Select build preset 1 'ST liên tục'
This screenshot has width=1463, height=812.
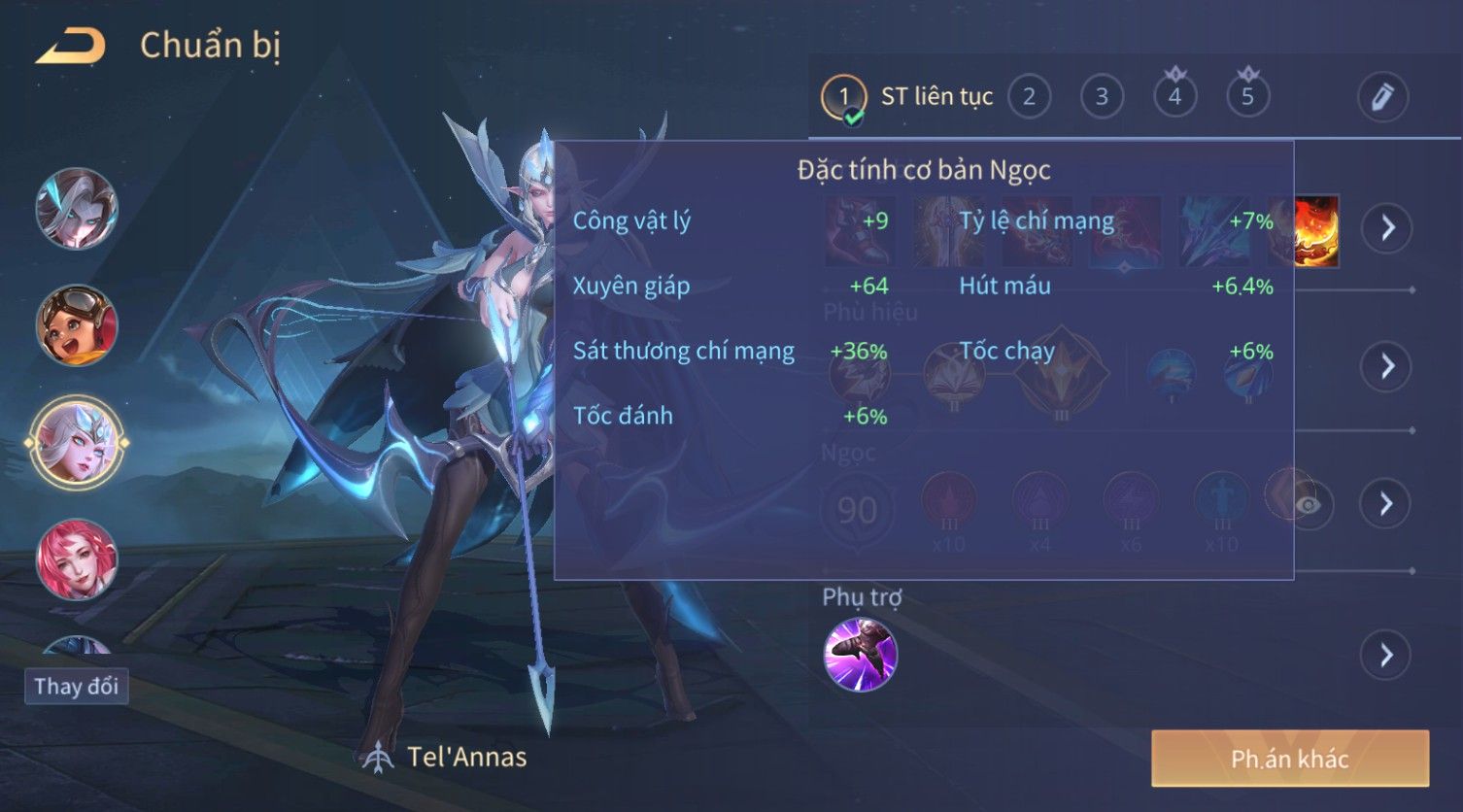pyautogui.click(x=843, y=97)
